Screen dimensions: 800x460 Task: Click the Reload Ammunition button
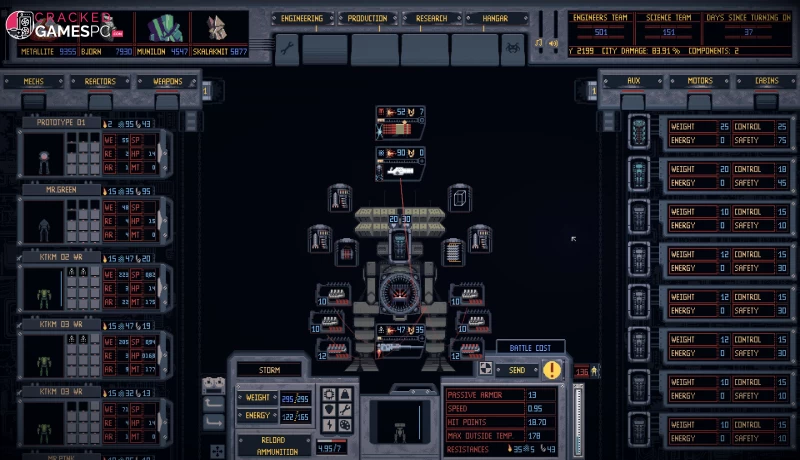point(274,445)
